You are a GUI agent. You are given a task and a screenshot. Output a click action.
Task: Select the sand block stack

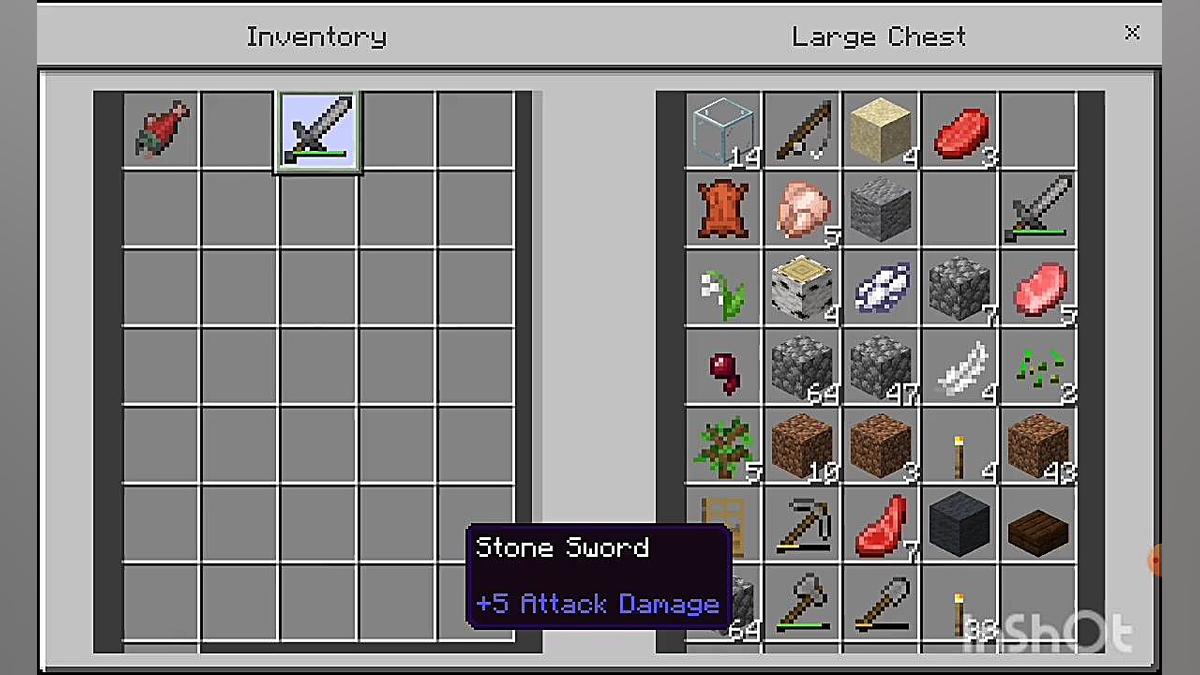[x=881, y=131]
